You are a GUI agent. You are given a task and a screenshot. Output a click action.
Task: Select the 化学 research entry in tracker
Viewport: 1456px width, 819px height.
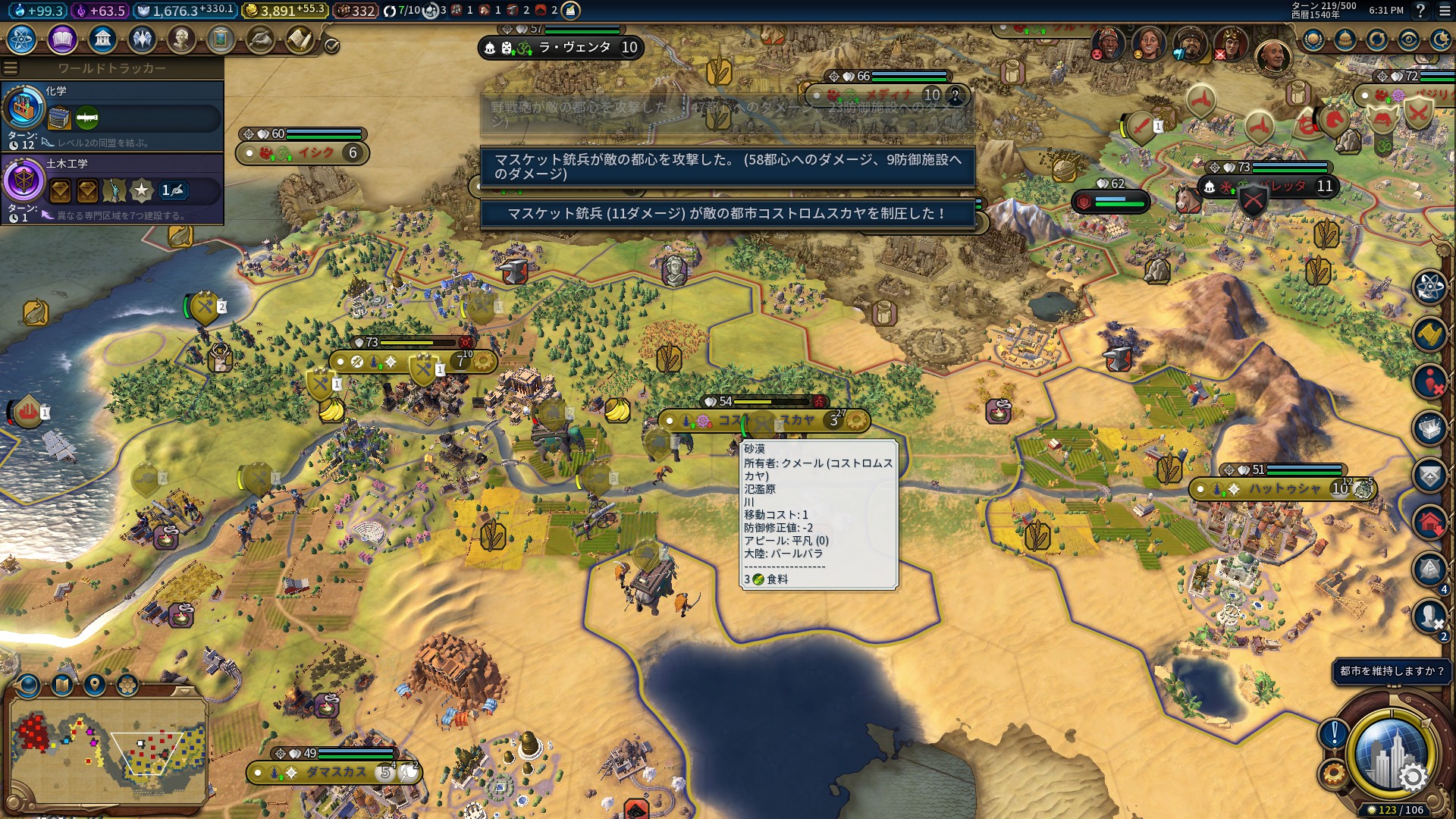pyautogui.click(x=112, y=115)
